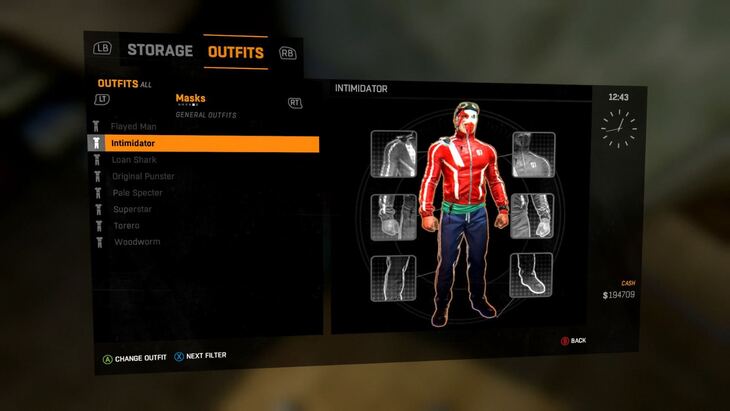The height and width of the screenshot is (411, 730).
Task: Select the Superstar outfit
Action: click(x=132, y=209)
